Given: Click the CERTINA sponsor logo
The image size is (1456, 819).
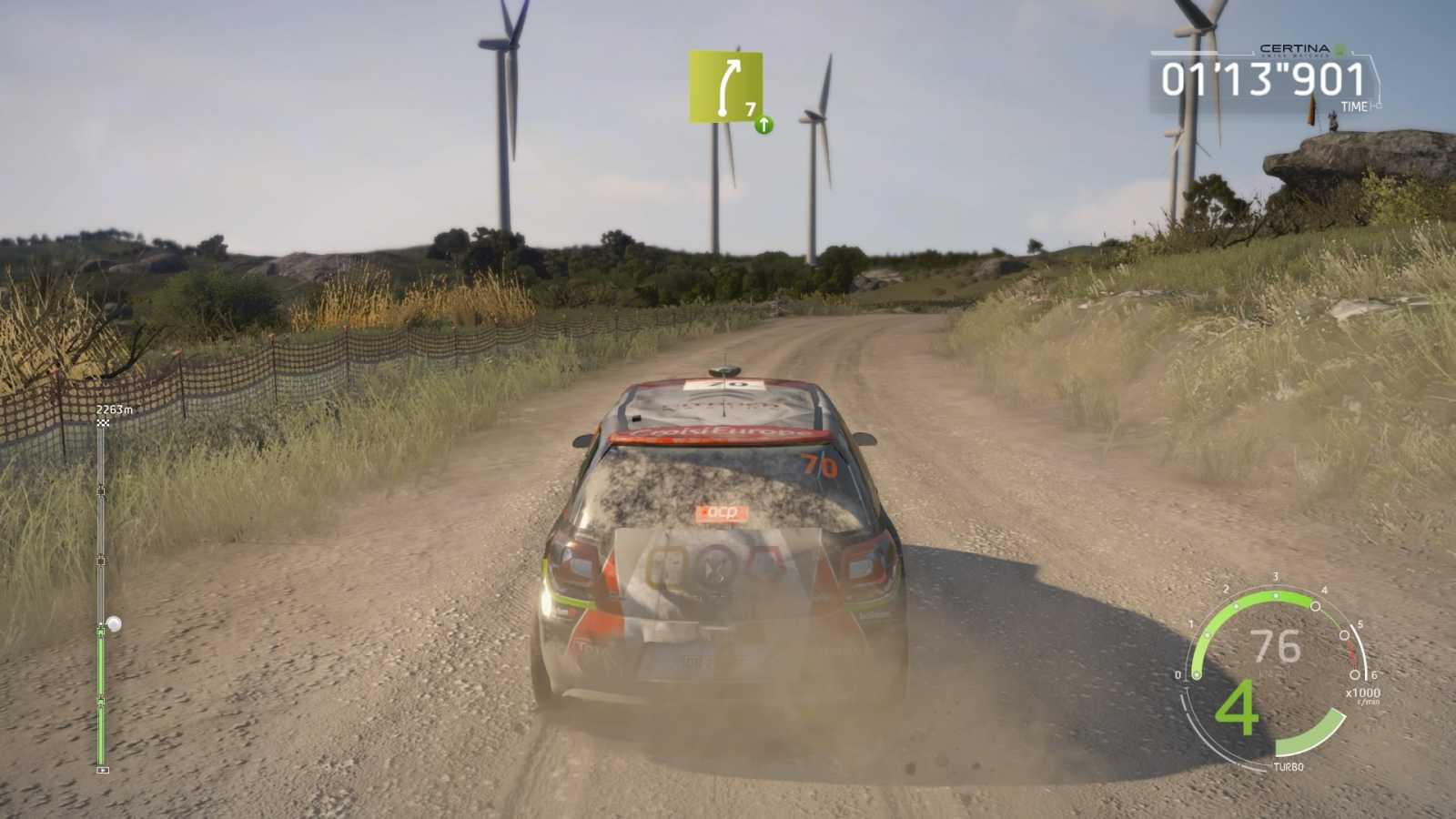Looking at the screenshot, I should tap(1294, 48).
